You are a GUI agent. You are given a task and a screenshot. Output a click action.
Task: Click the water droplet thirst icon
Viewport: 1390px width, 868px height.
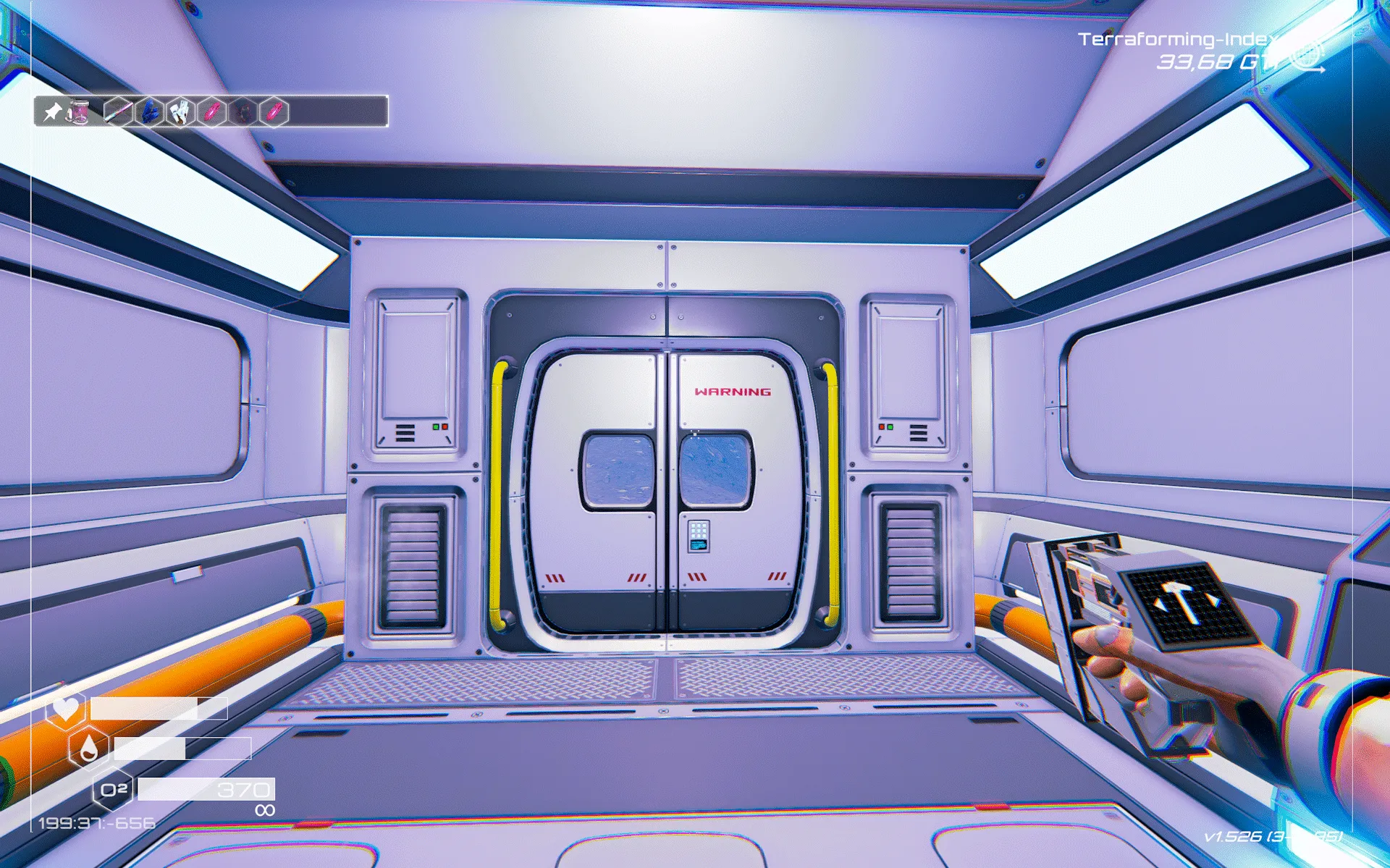click(88, 749)
